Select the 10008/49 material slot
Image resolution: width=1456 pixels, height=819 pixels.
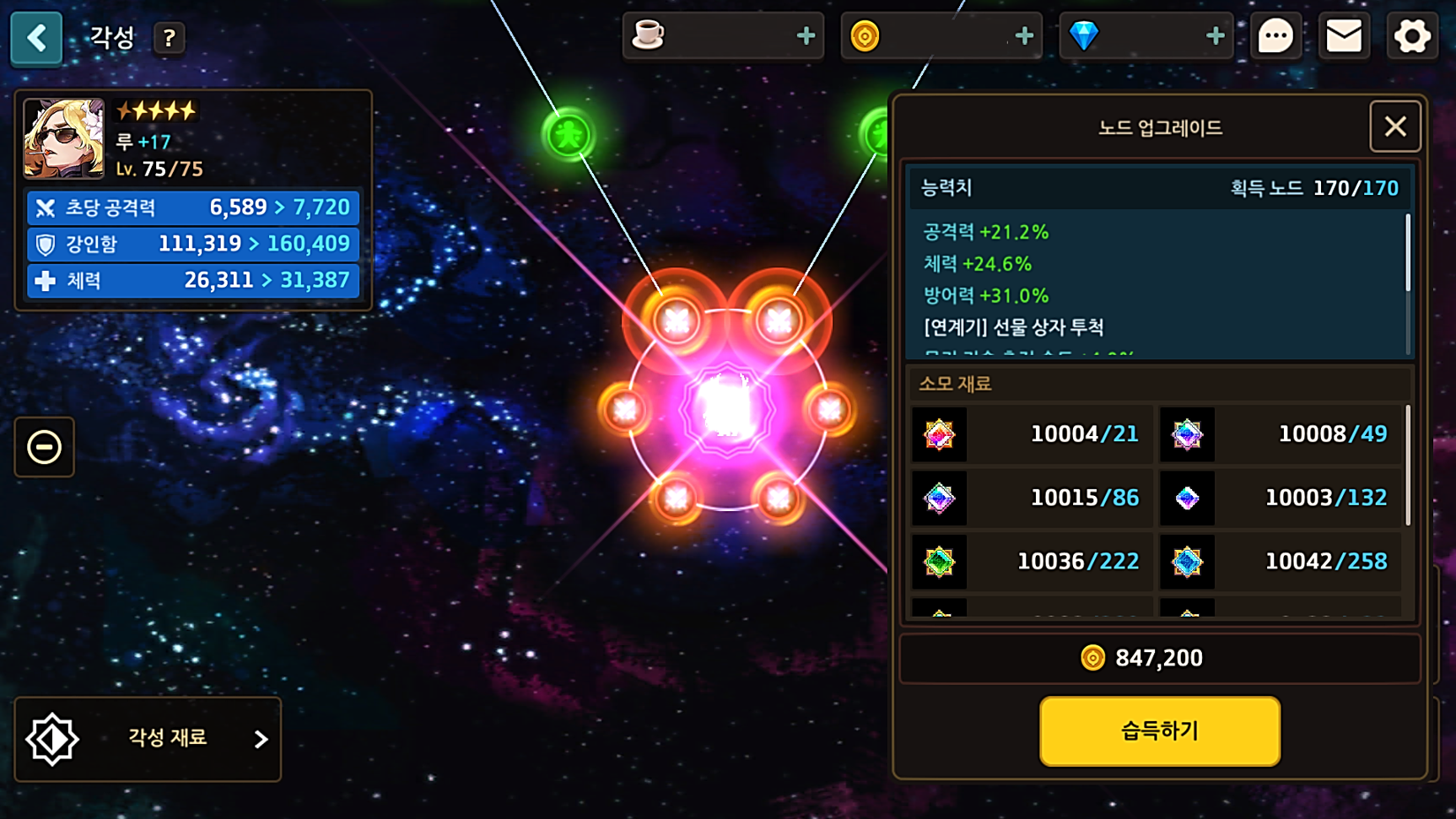click(x=1280, y=434)
